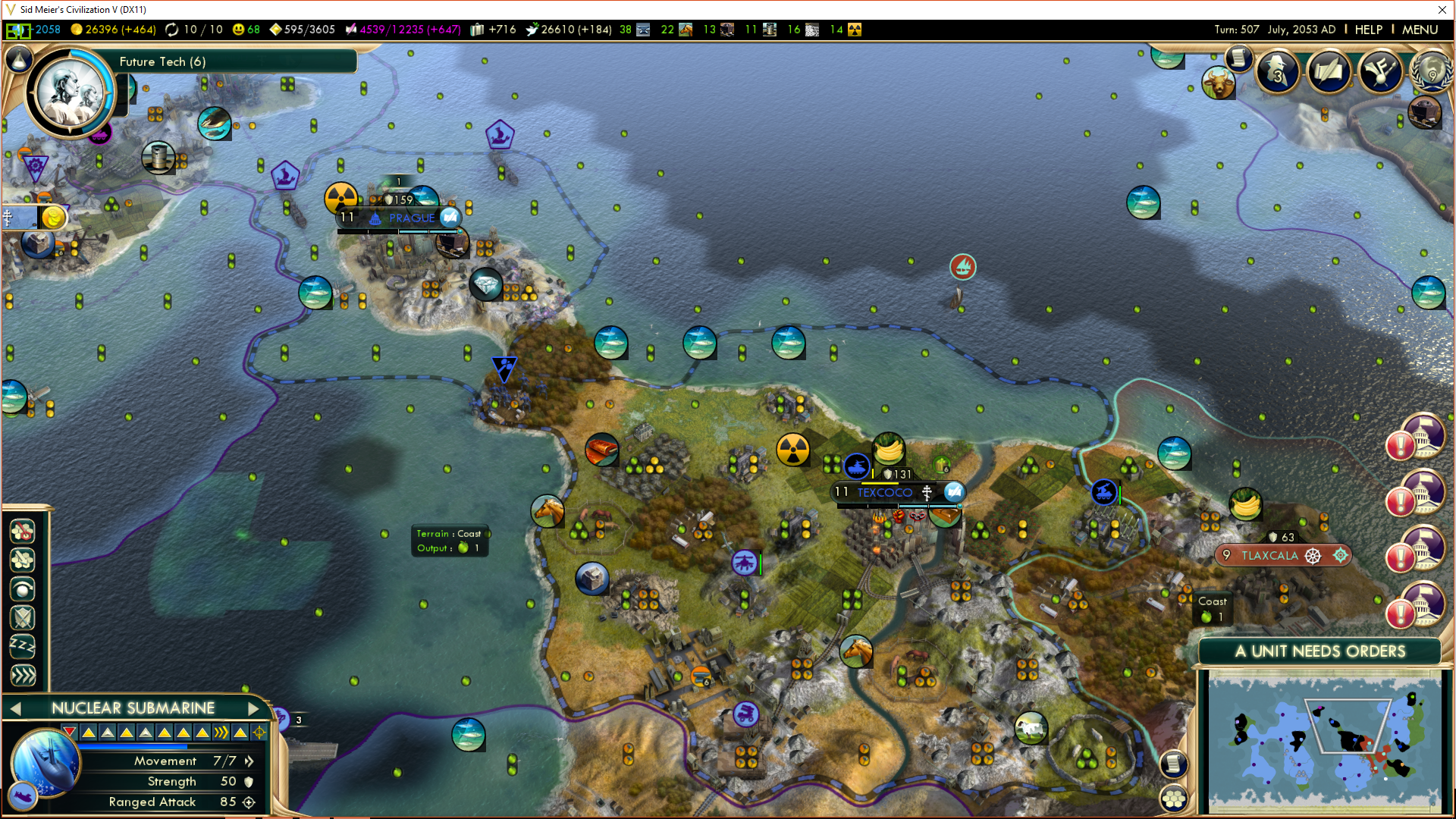Order a ranged attack with crosshair icon
Image resolution: width=1456 pixels, height=819 pixels.
(259, 732)
